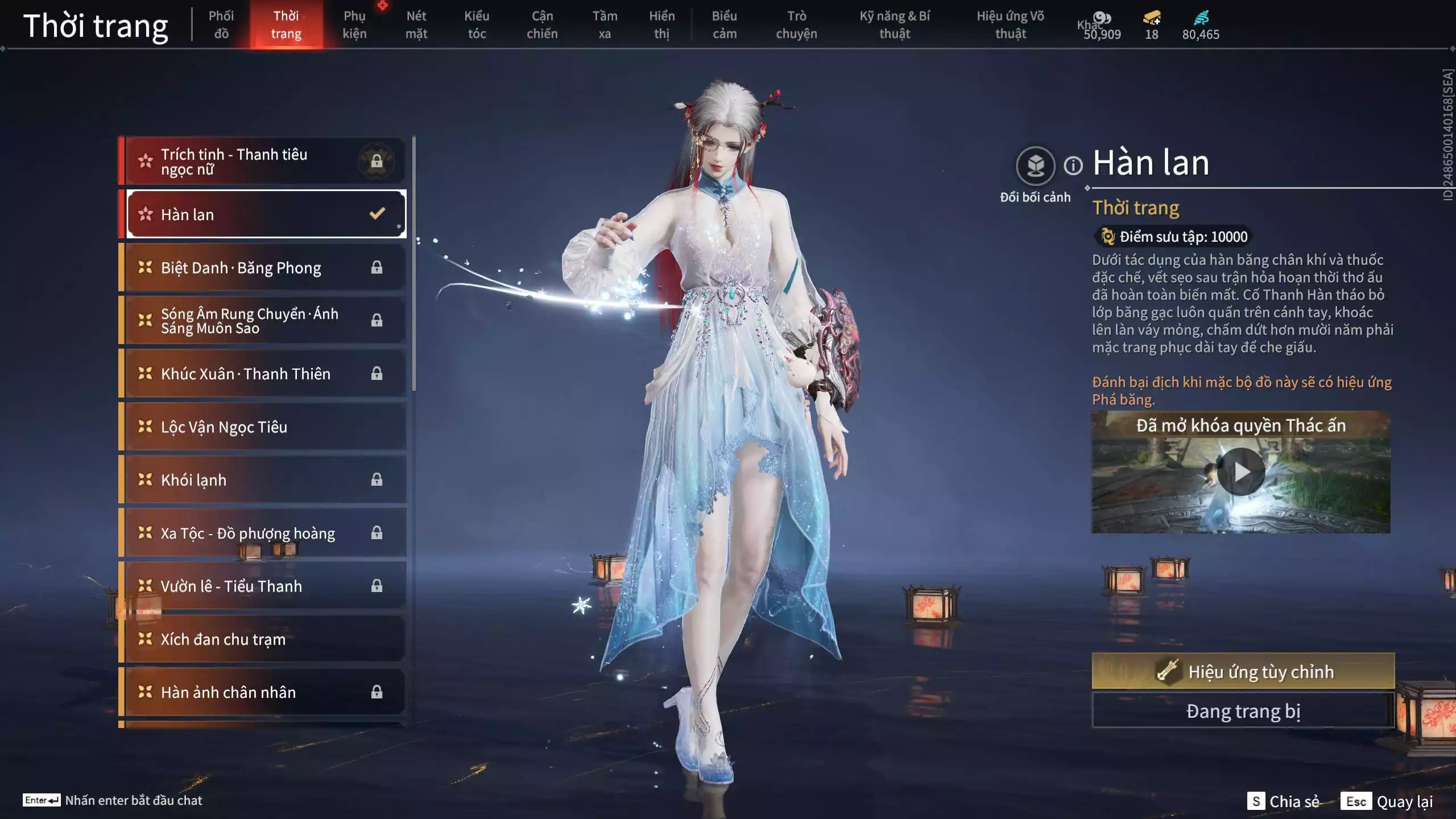This screenshot has height=819, width=1456.
Task: Switch to the Phối đồ tab
Action: pos(221,25)
